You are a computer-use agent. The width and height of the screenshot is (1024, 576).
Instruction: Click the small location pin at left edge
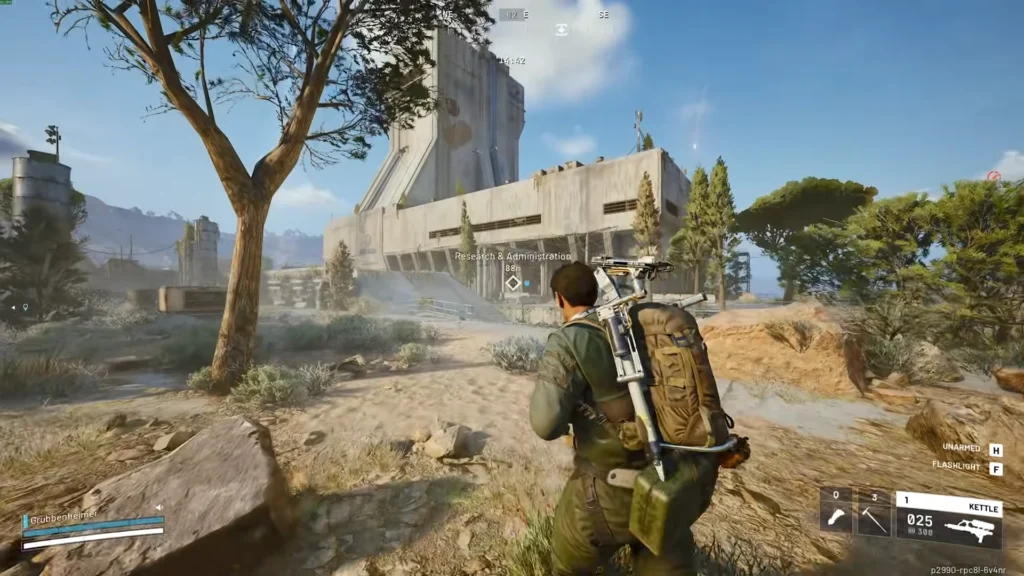click(26, 307)
